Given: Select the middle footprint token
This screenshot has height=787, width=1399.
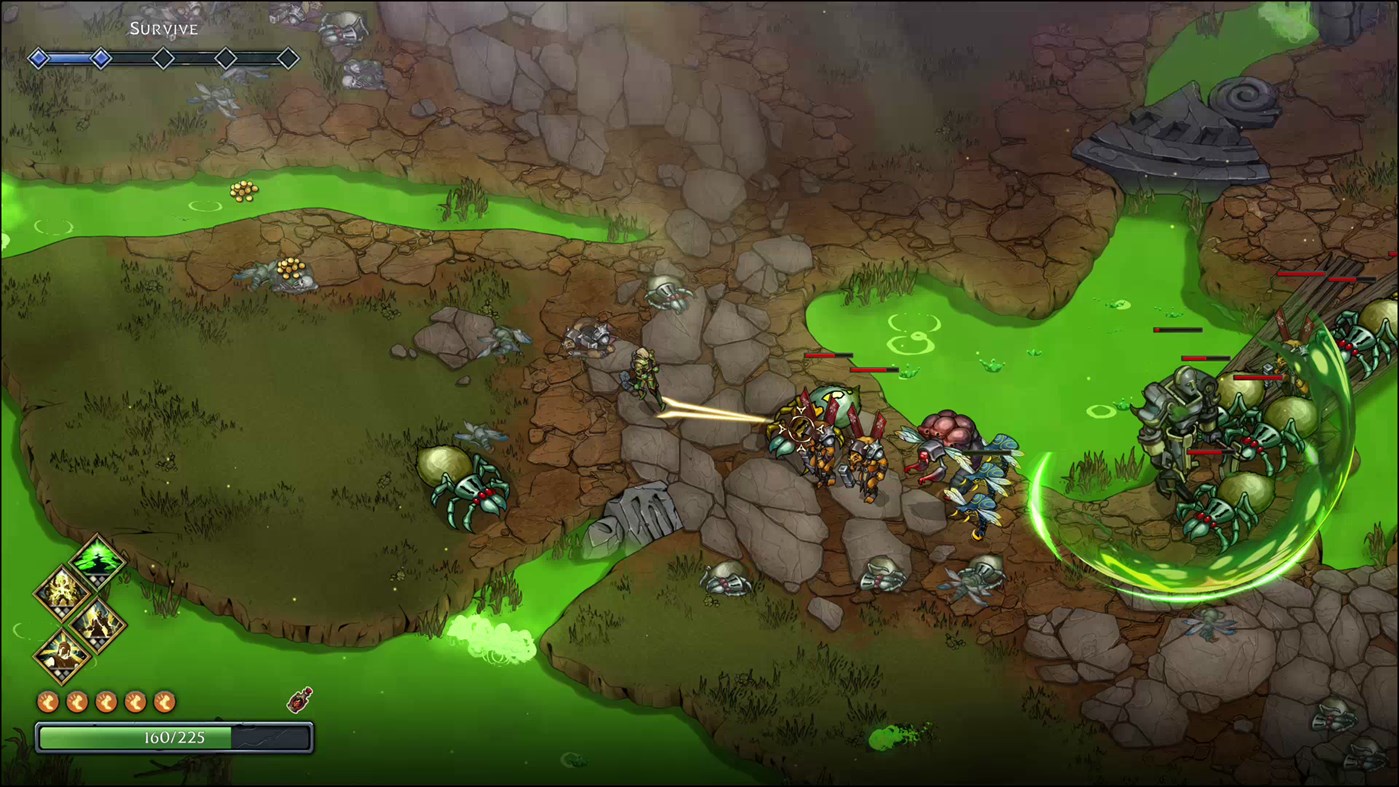Looking at the screenshot, I should pos(105,701).
